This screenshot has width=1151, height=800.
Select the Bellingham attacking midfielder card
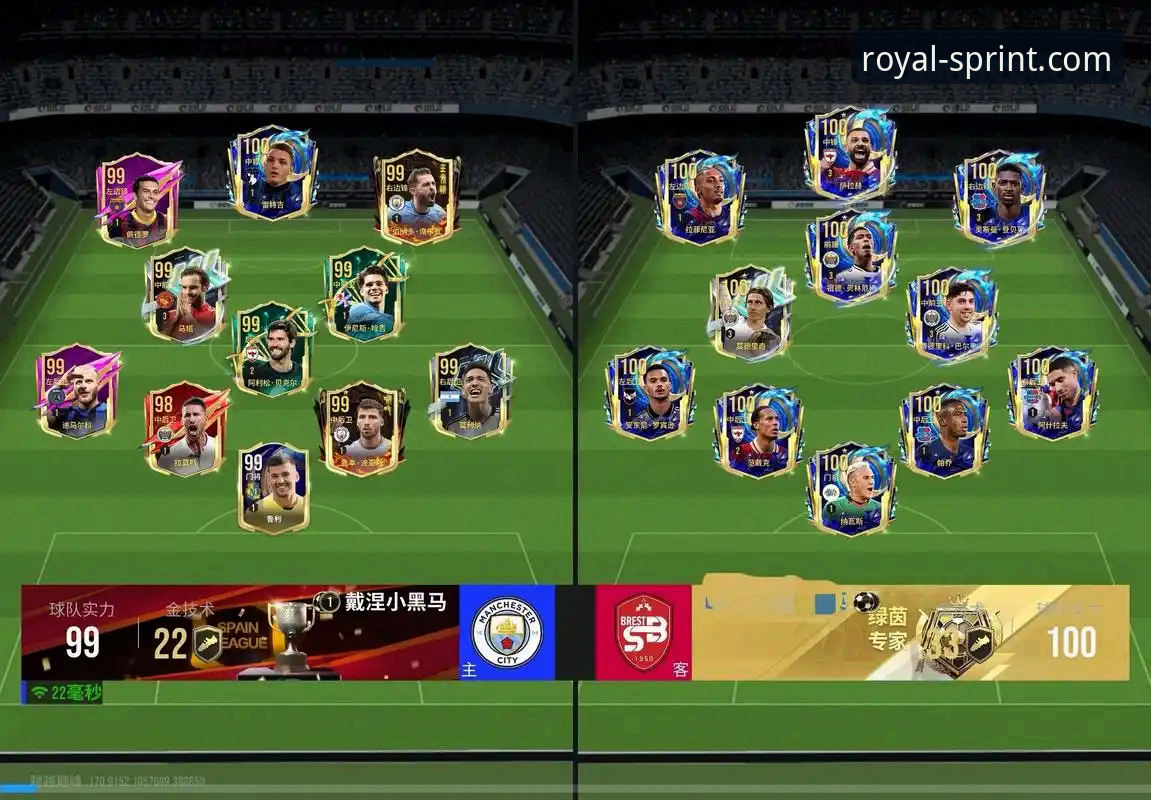point(851,256)
